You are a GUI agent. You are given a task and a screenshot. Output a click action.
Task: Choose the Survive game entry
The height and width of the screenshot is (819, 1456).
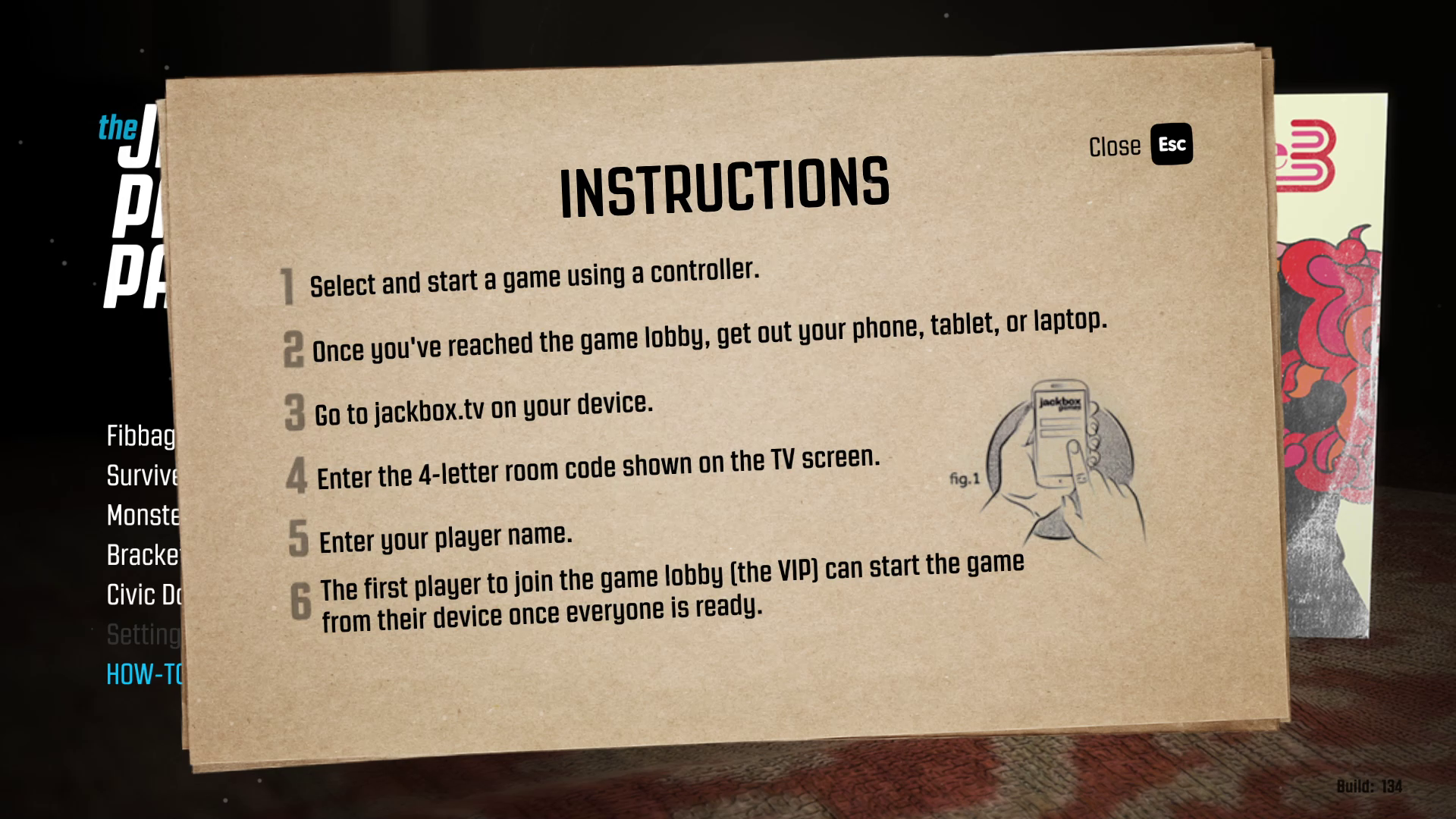(143, 475)
